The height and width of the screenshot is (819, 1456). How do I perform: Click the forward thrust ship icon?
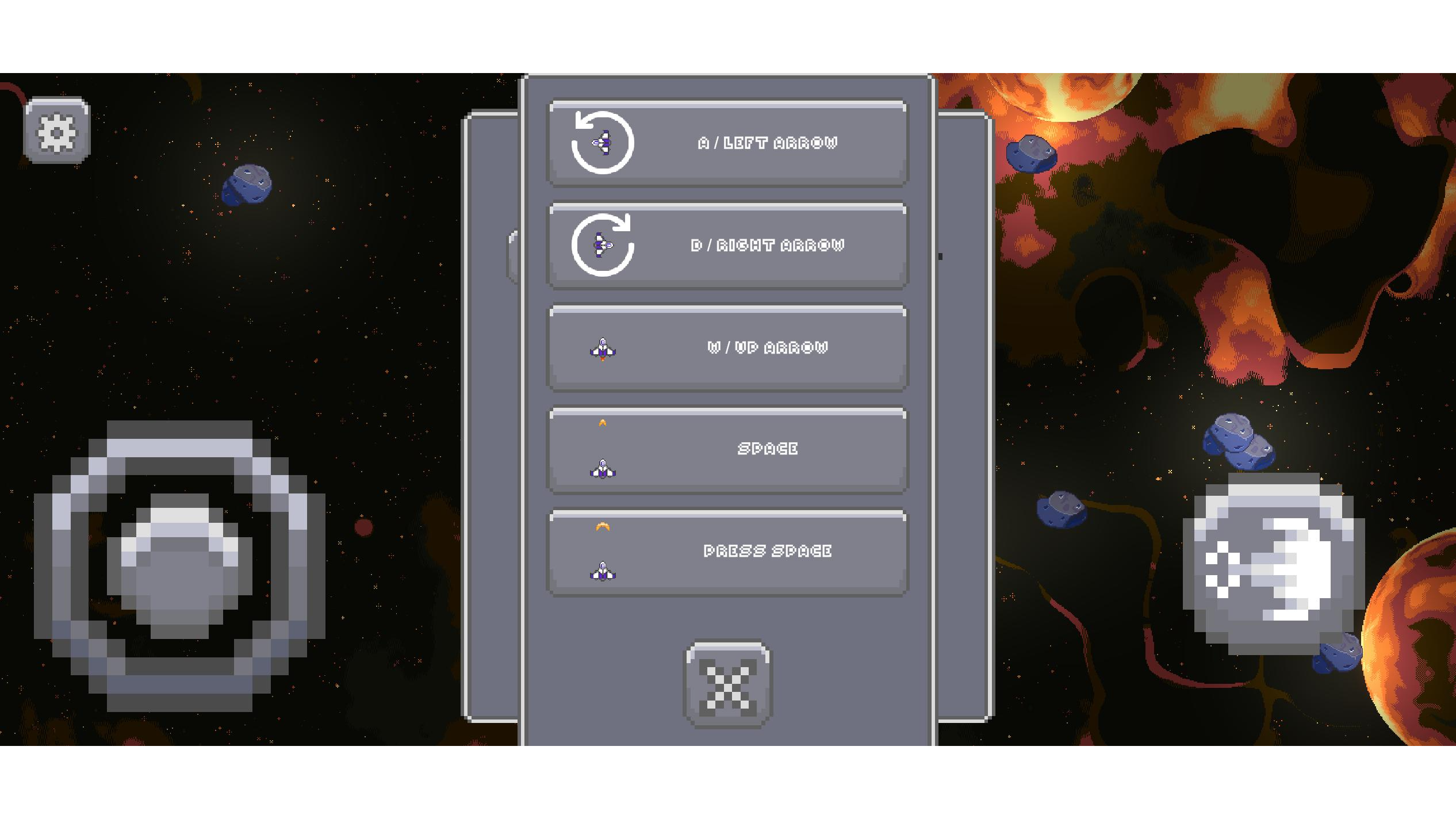tap(602, 348)
